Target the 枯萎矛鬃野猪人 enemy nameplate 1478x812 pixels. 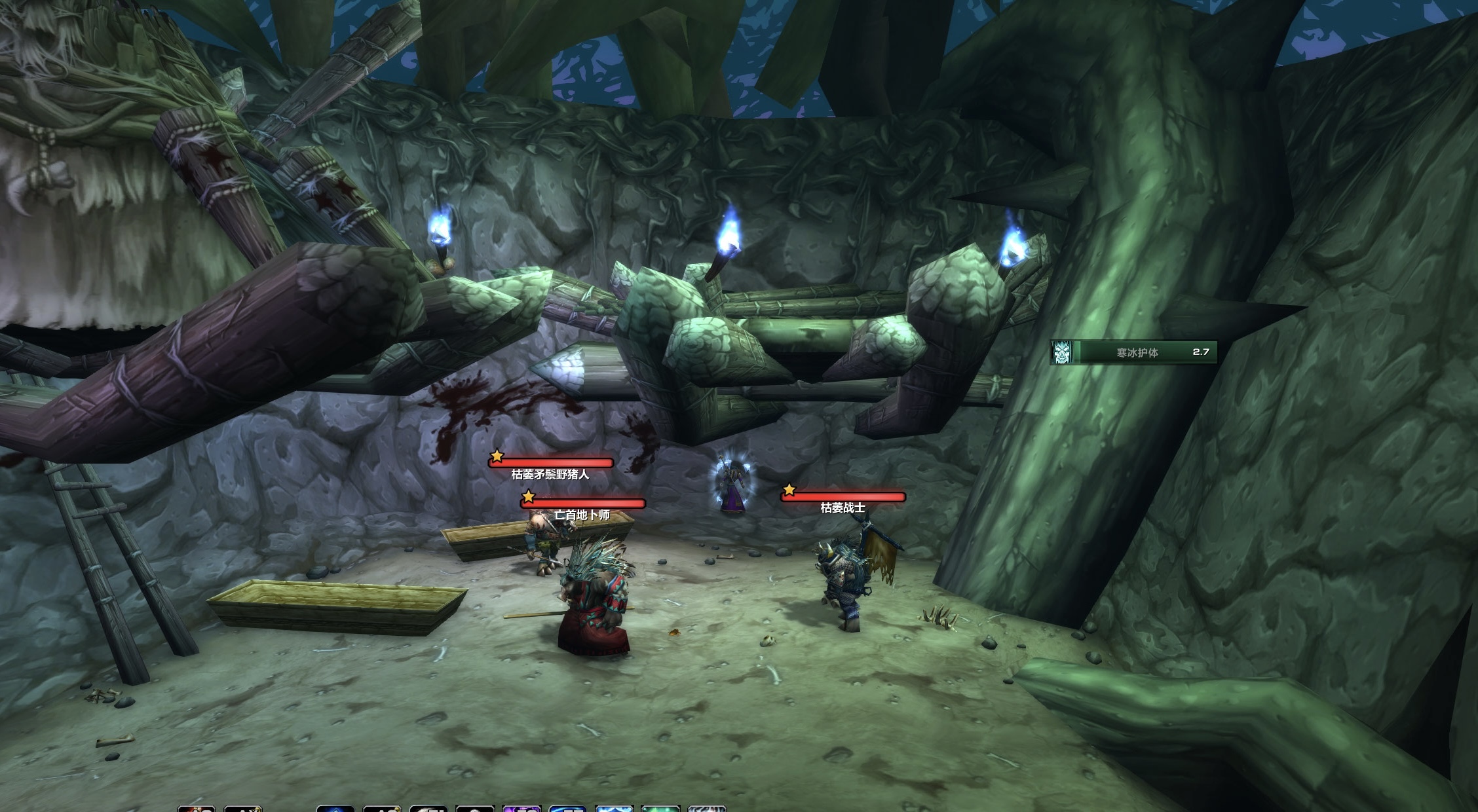(x=551, y=463)
